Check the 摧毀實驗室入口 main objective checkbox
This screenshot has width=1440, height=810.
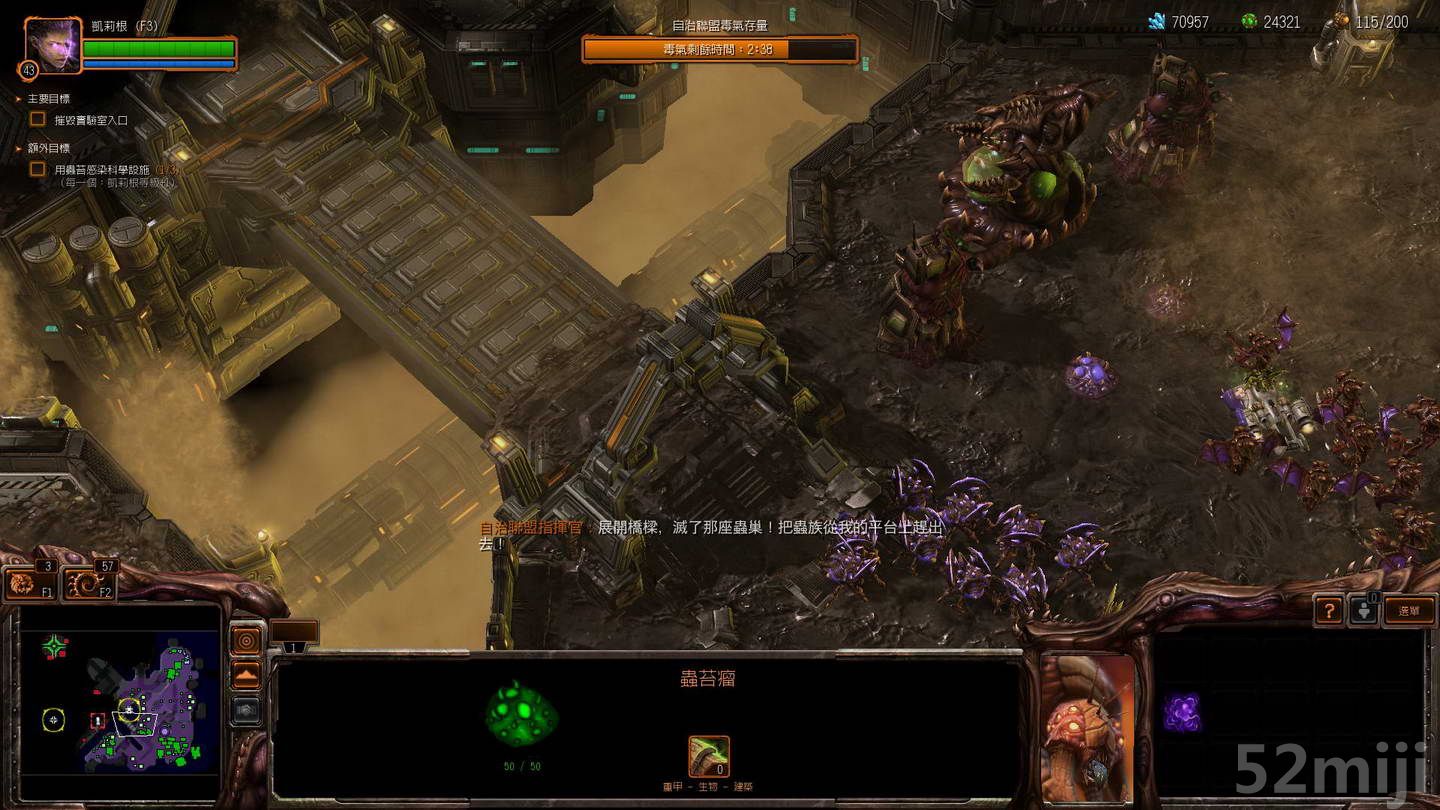tap(37, 117)
